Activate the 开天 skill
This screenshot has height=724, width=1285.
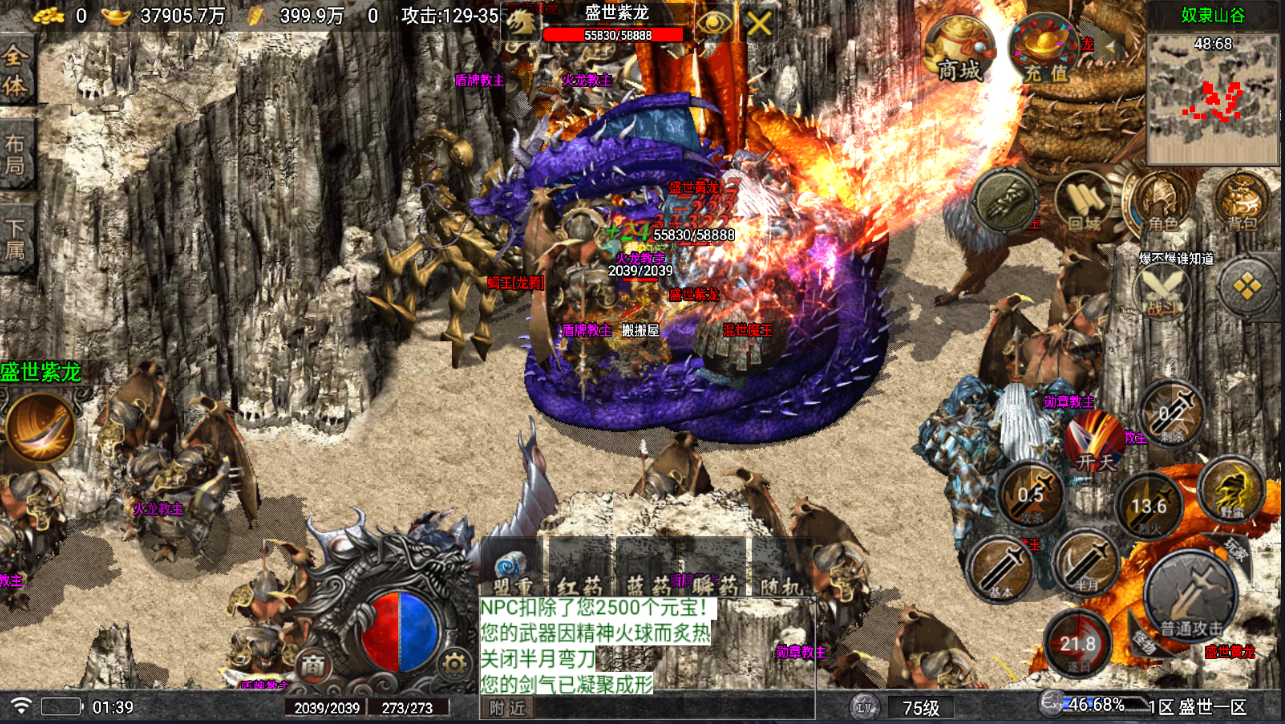pos(1093,443)
